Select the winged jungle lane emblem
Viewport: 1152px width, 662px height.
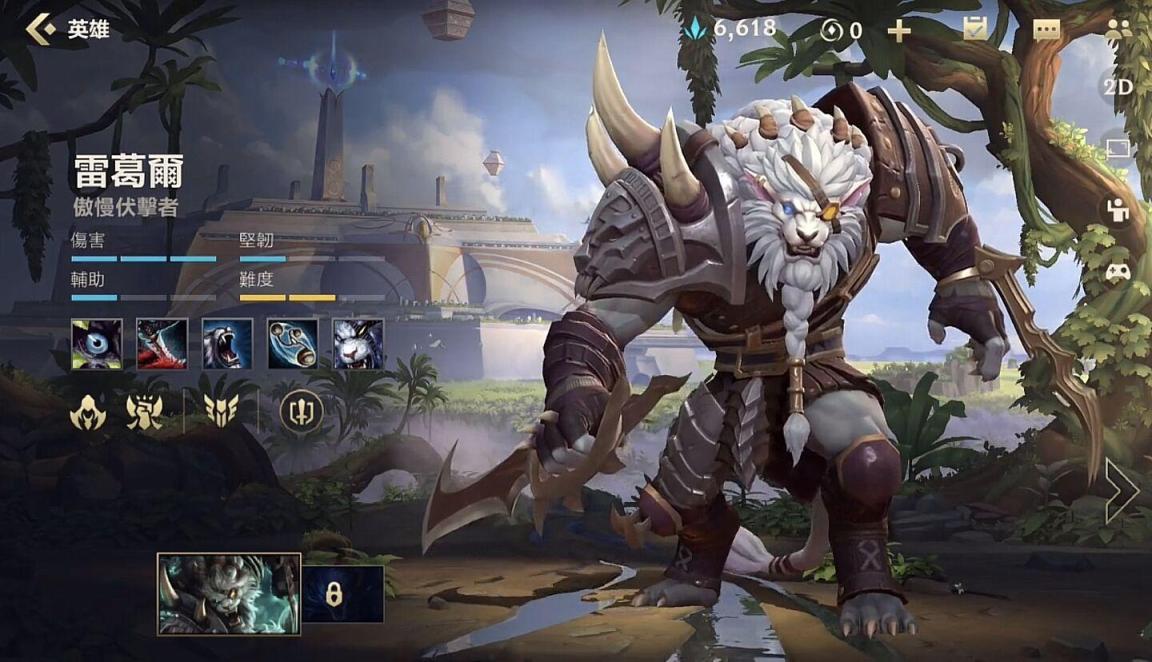220,411
